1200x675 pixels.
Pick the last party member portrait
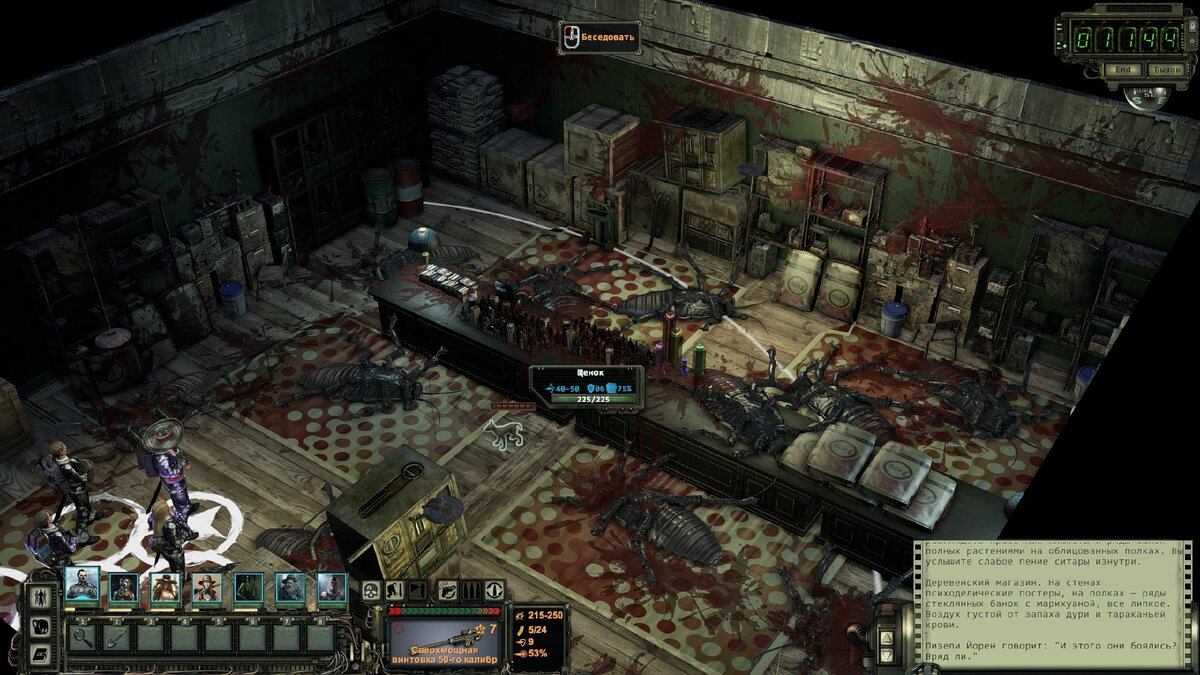(x=332, y=587)
